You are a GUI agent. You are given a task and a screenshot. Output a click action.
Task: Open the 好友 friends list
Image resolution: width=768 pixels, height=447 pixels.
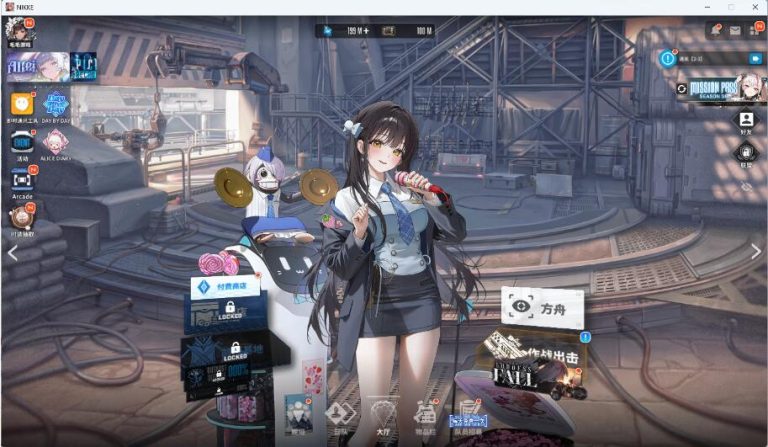[x=746, y=121]
